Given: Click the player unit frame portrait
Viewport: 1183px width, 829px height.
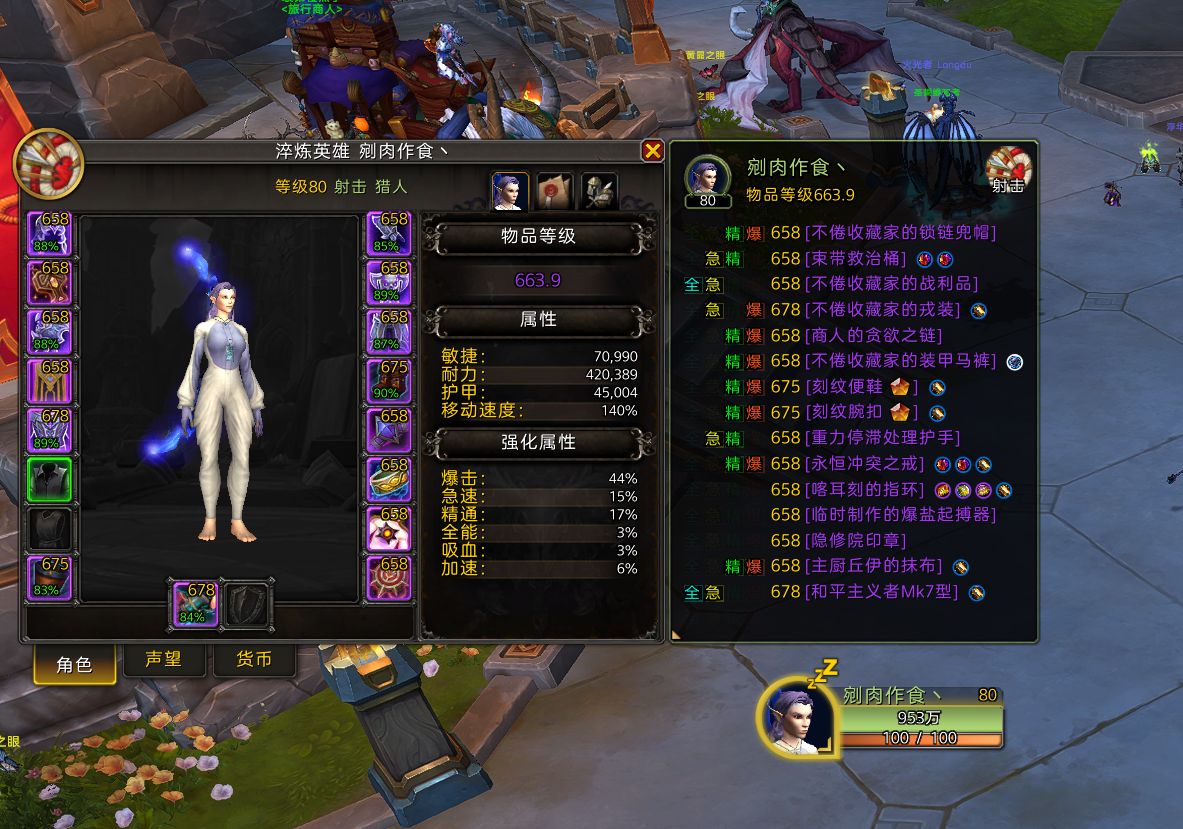Looking at the screenshot, I should point(797,717).
